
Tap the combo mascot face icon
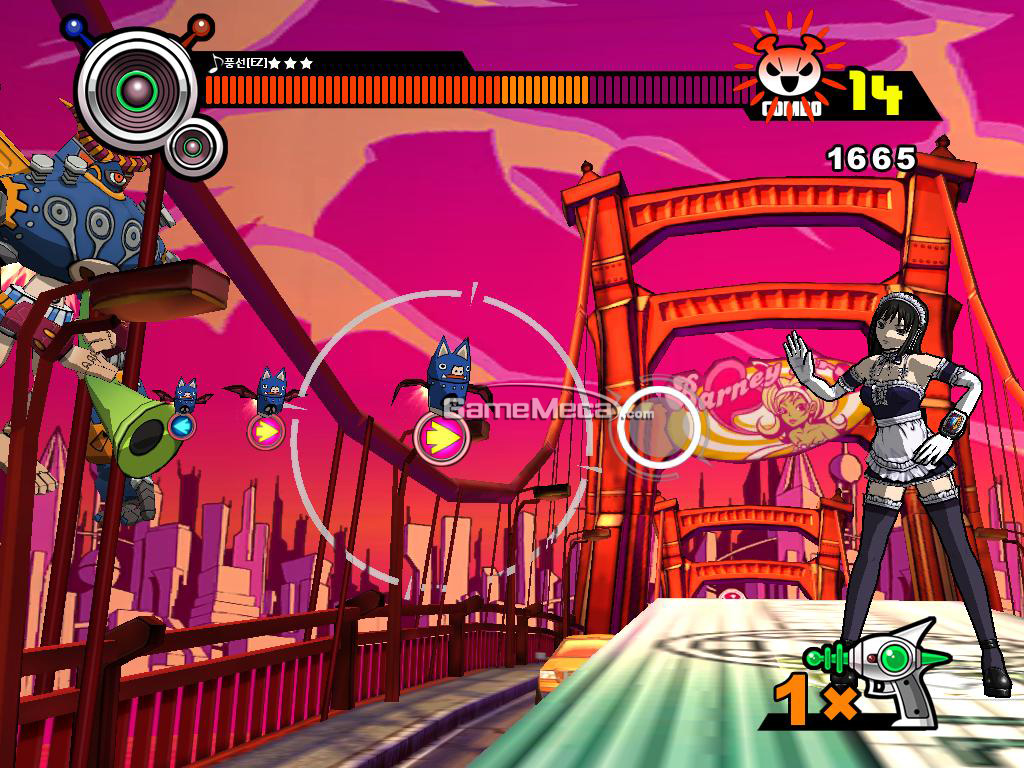click(x=786, y=68)
